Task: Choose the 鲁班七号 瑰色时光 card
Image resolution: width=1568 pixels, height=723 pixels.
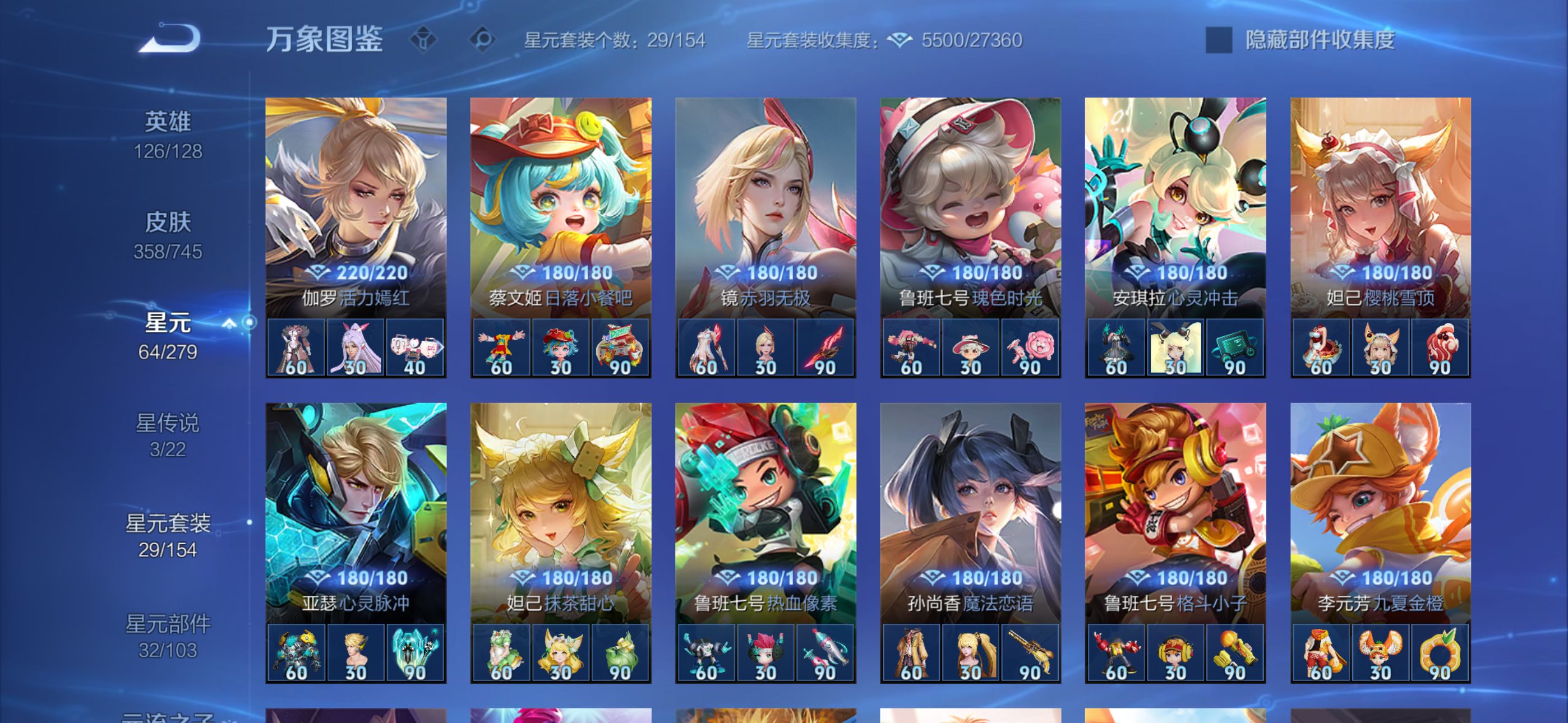Action: 970,207
